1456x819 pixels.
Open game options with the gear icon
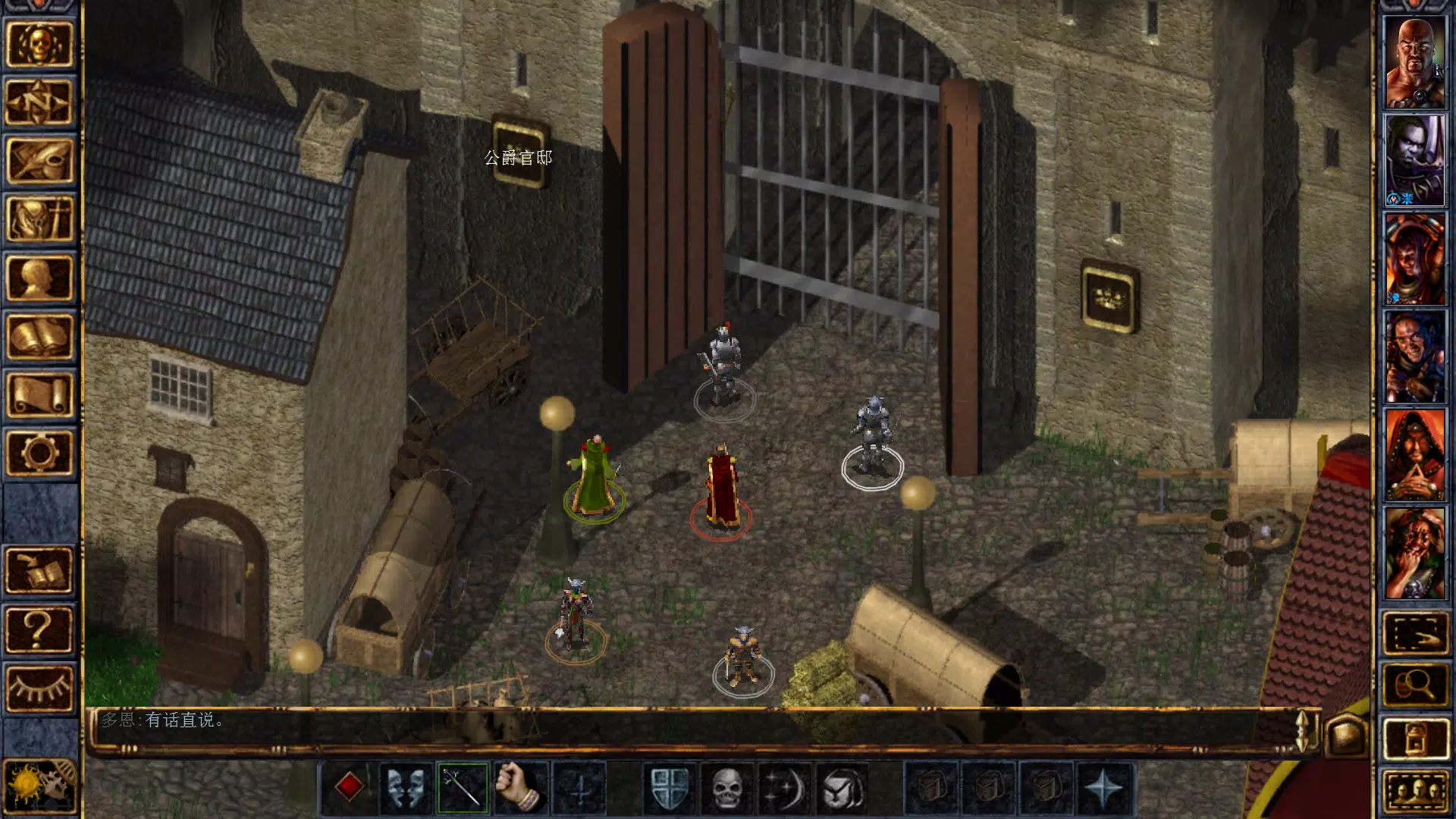(x=39, y=453)
